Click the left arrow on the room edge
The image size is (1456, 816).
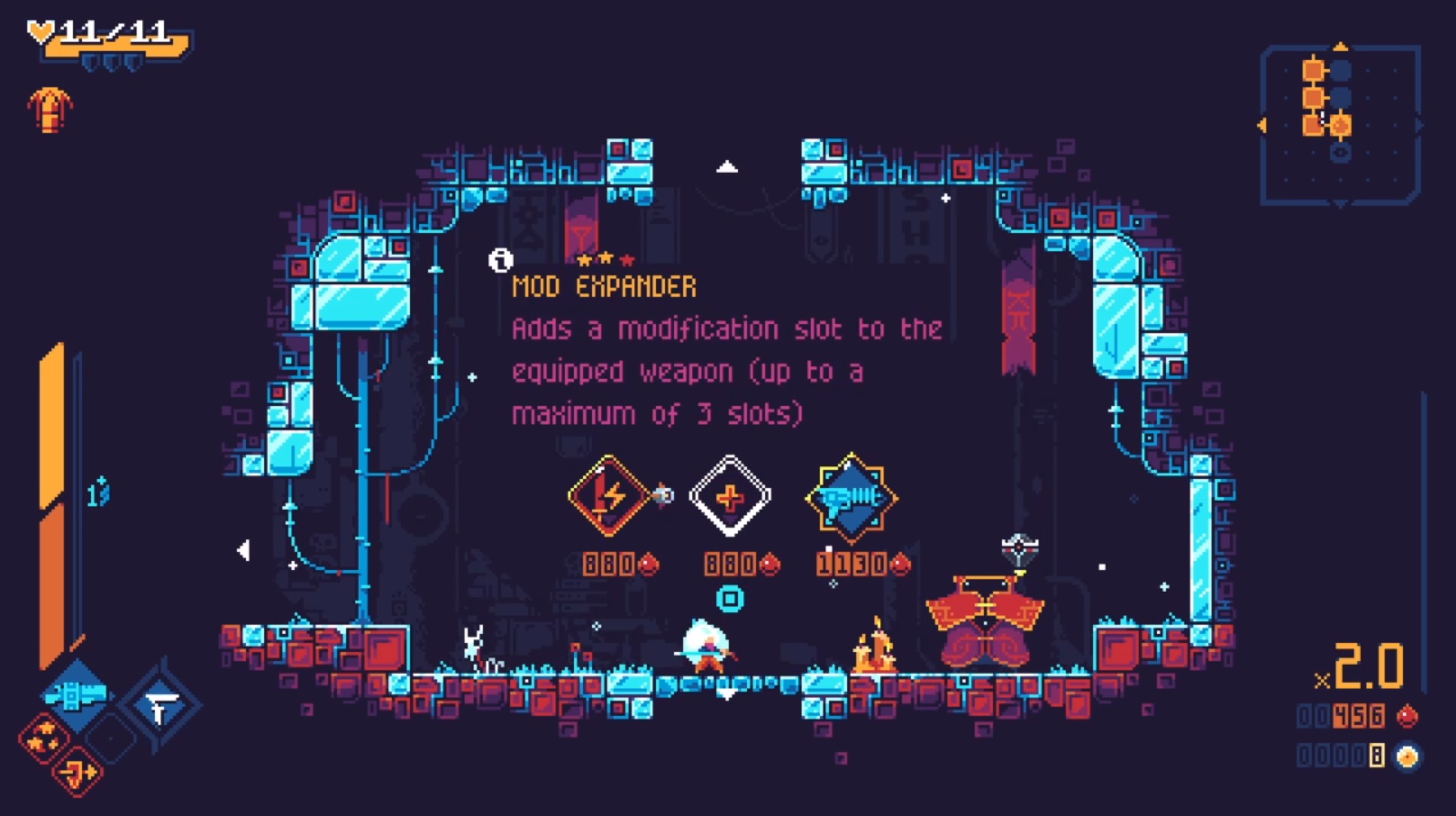pyautogui.click(x=243, y=548)
